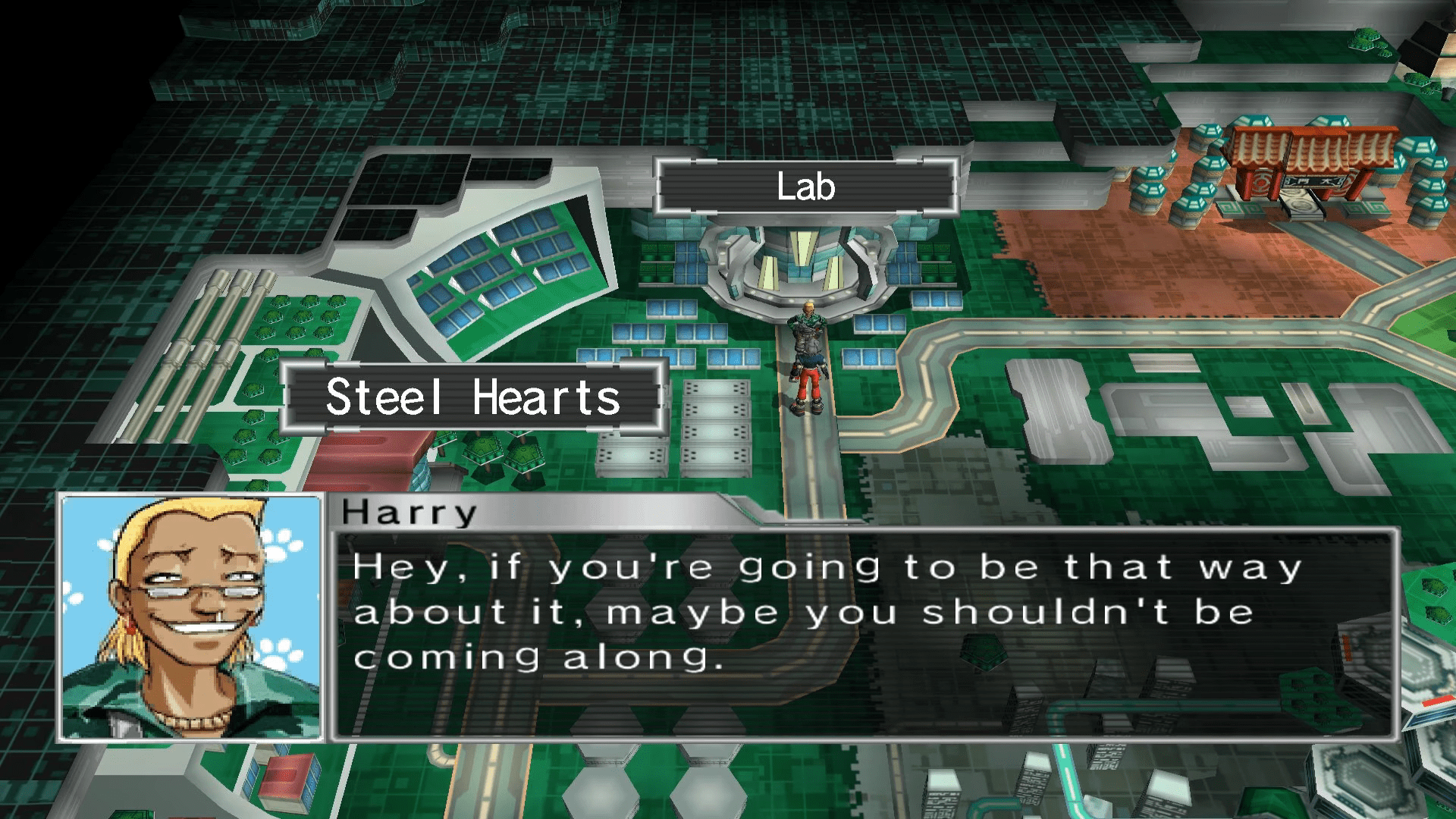Viewport: 1456px width, 819px height.
Task: Select the Lab location label
Action: point(806,187)
